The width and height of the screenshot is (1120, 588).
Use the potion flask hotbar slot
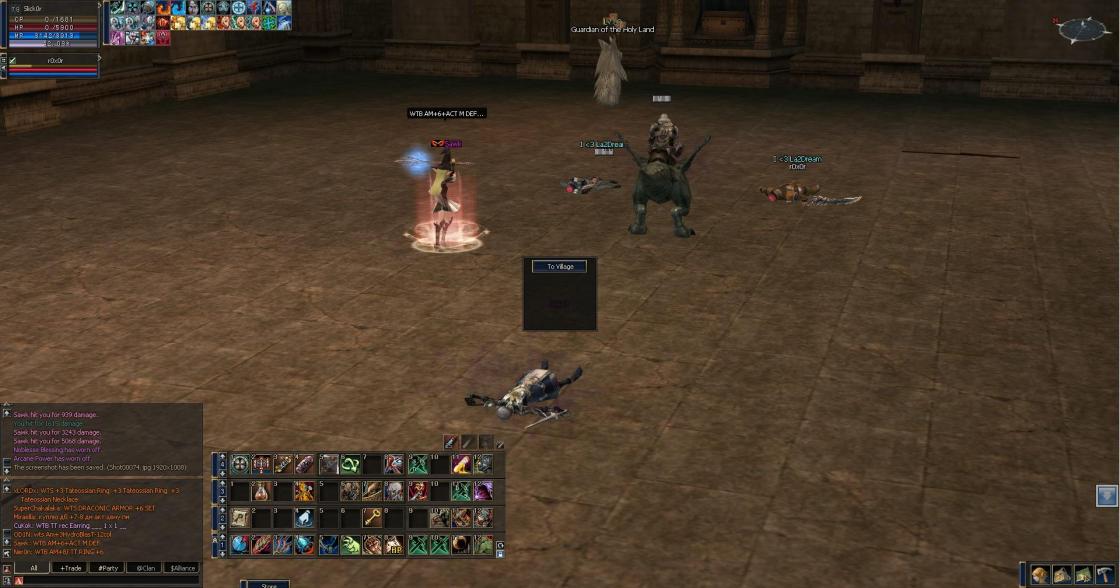(261, 491)
